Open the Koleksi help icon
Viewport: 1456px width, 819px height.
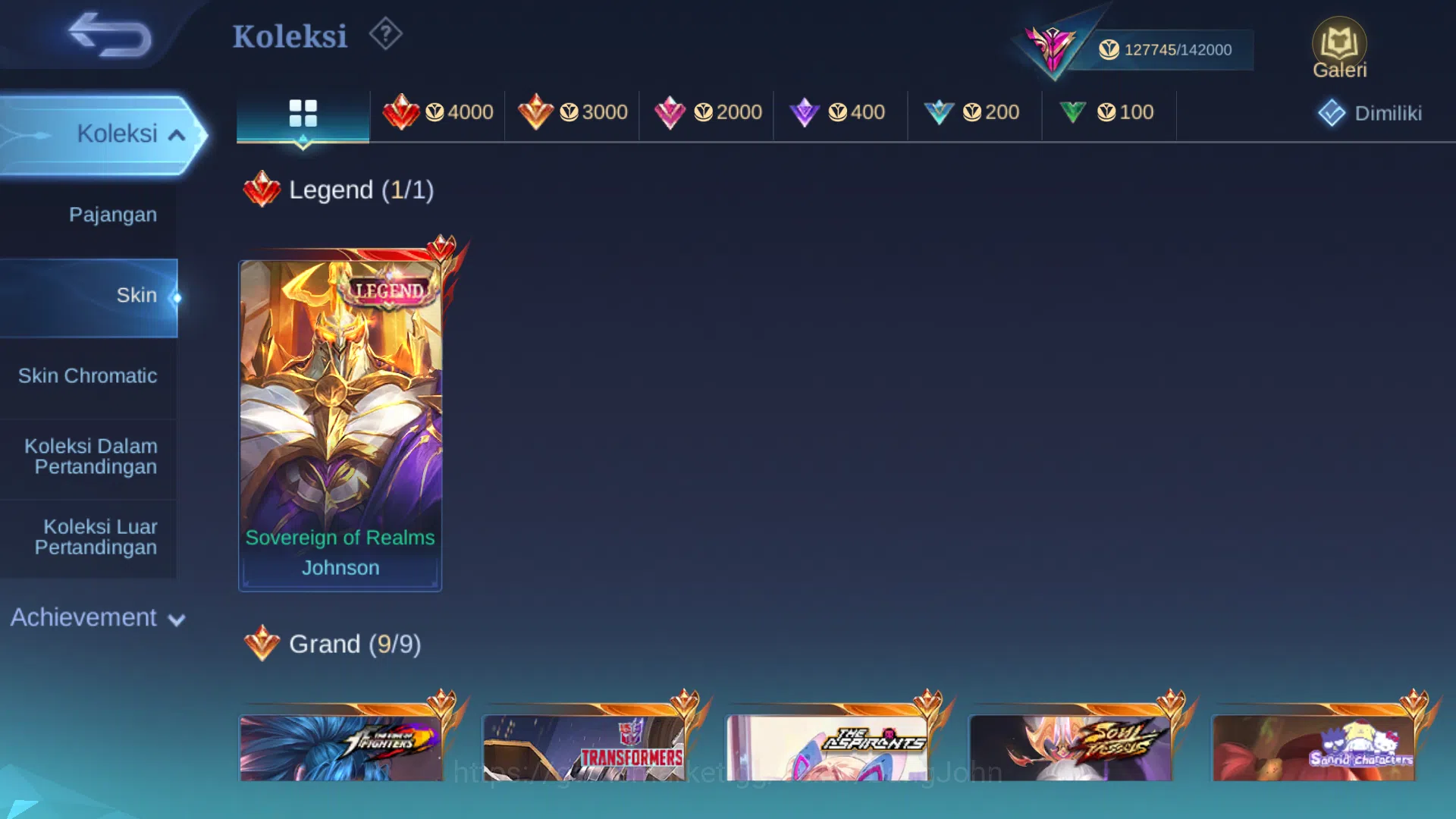pos(385,33)
